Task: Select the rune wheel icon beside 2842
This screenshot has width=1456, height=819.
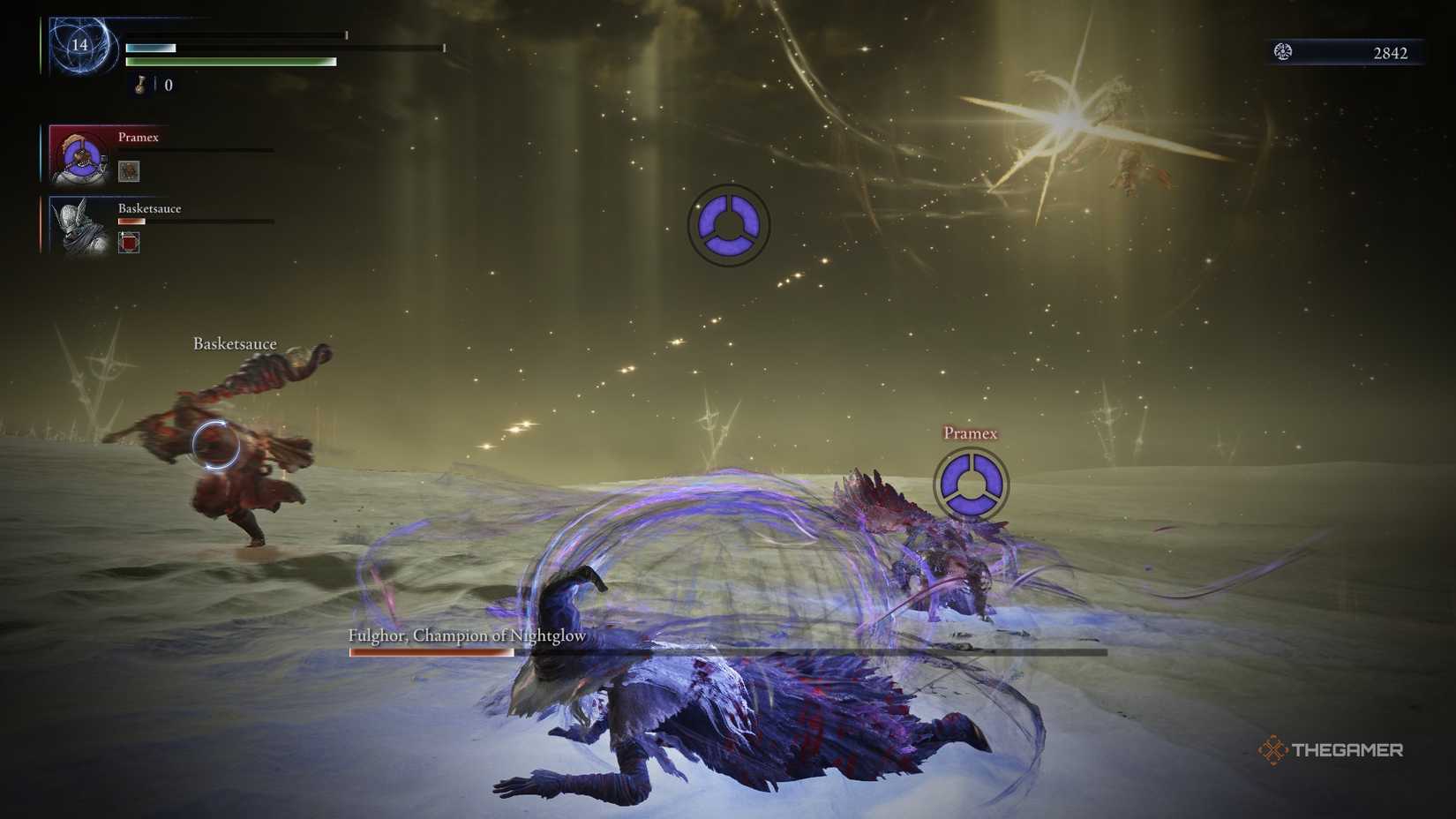Action: point(1284,52)
